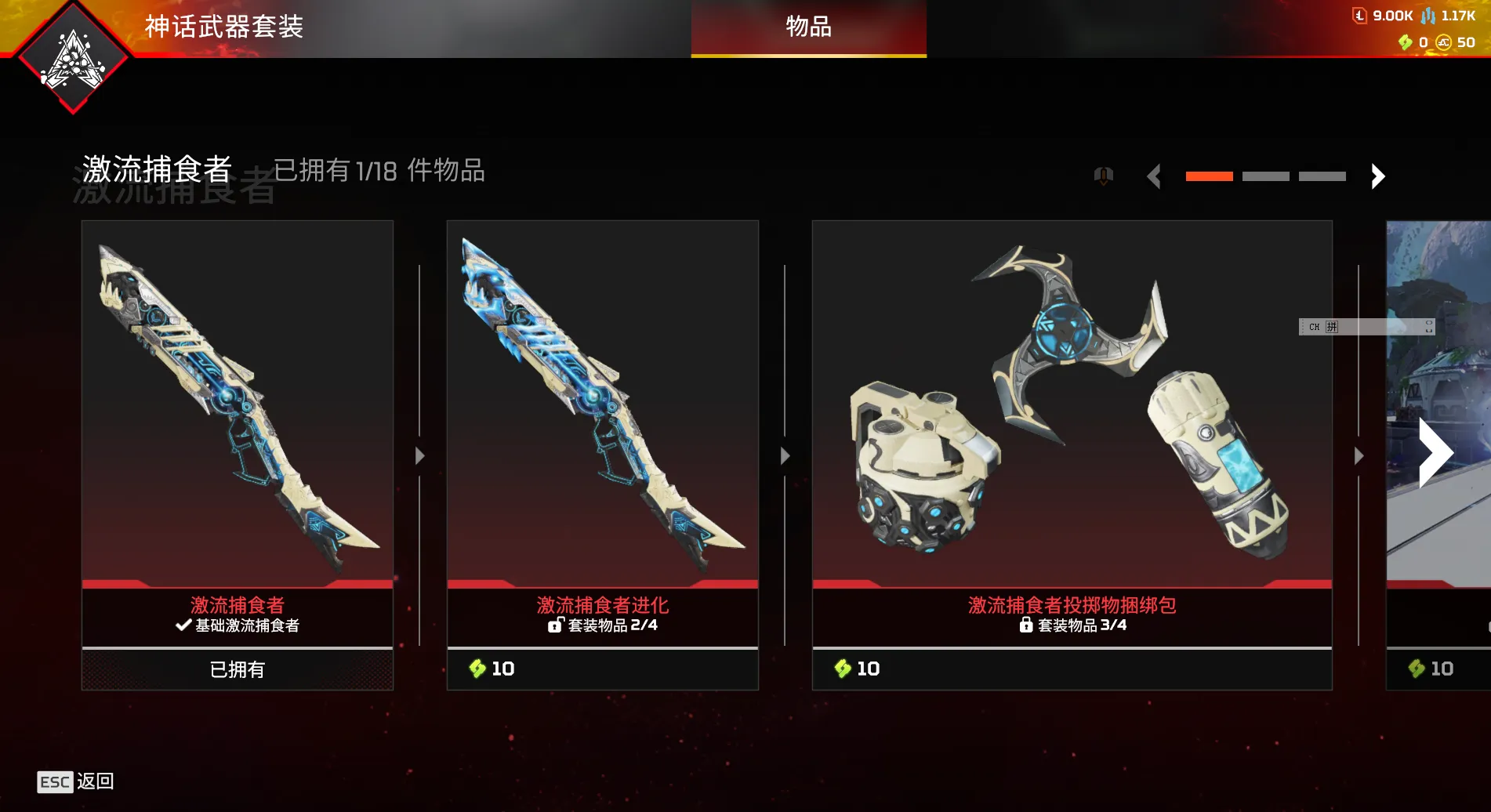Click the CH 拼 input method bar

(1366, 327)
